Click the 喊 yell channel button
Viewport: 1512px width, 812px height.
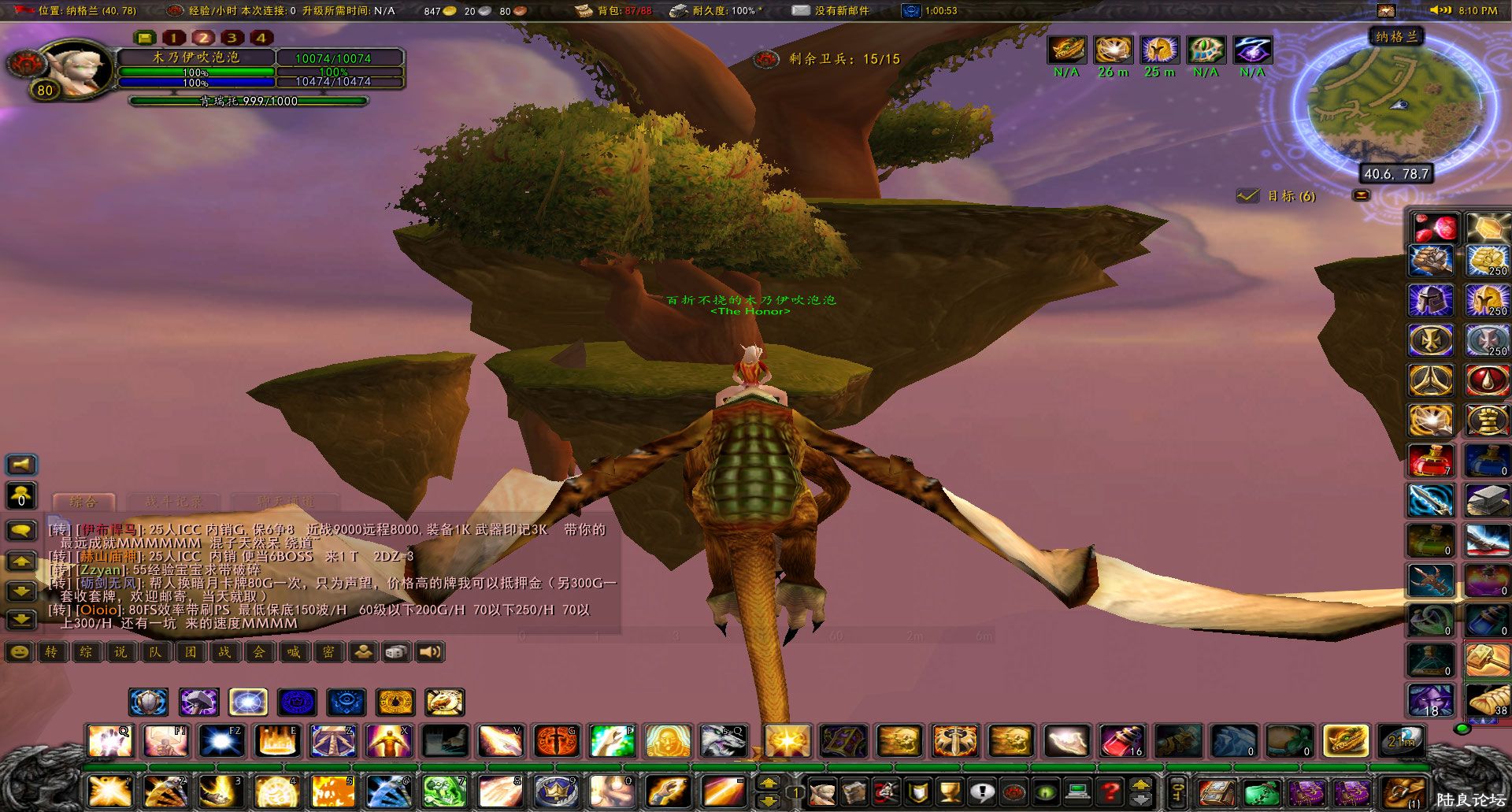pyautogui.click(x=293, y=652)
